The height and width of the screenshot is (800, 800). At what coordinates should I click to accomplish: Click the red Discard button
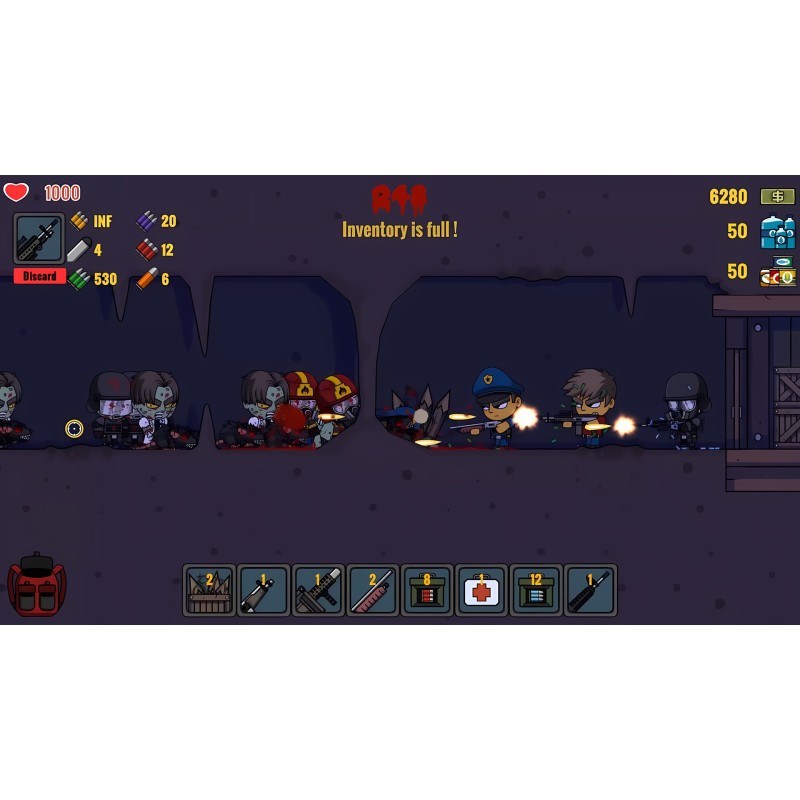40,276
